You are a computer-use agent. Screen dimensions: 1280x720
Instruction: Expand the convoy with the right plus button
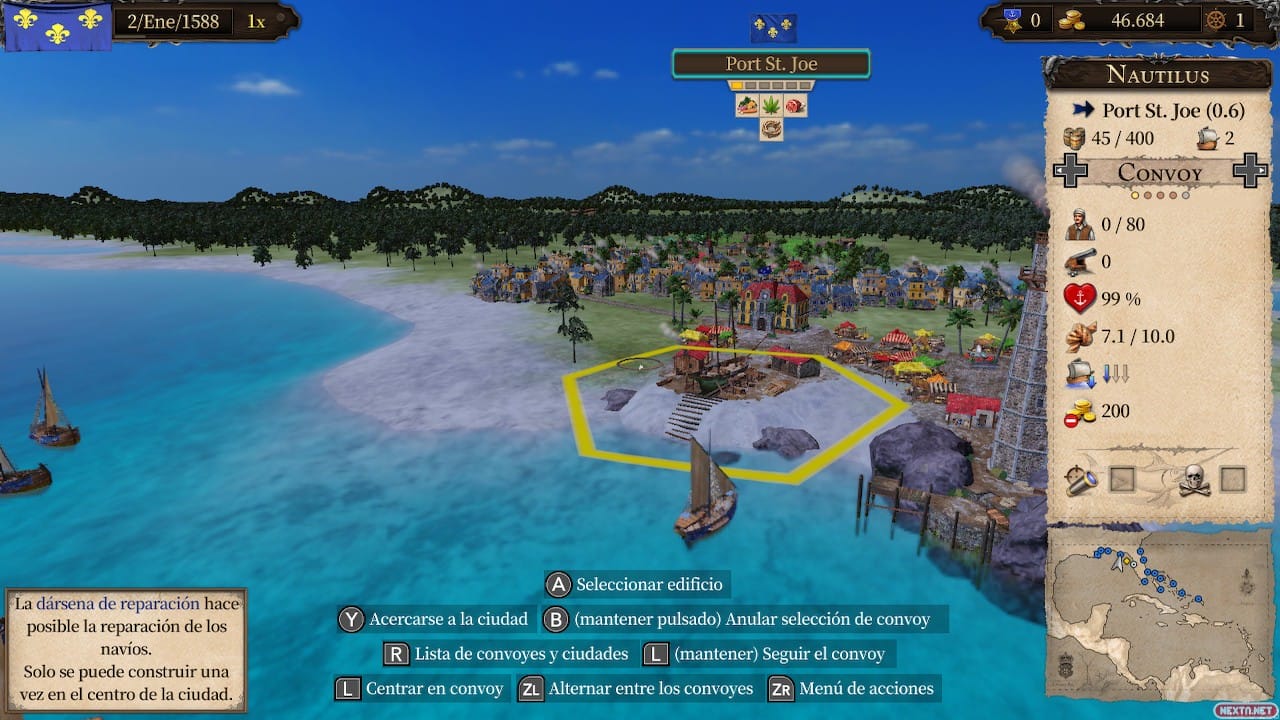pos(1248,172)
